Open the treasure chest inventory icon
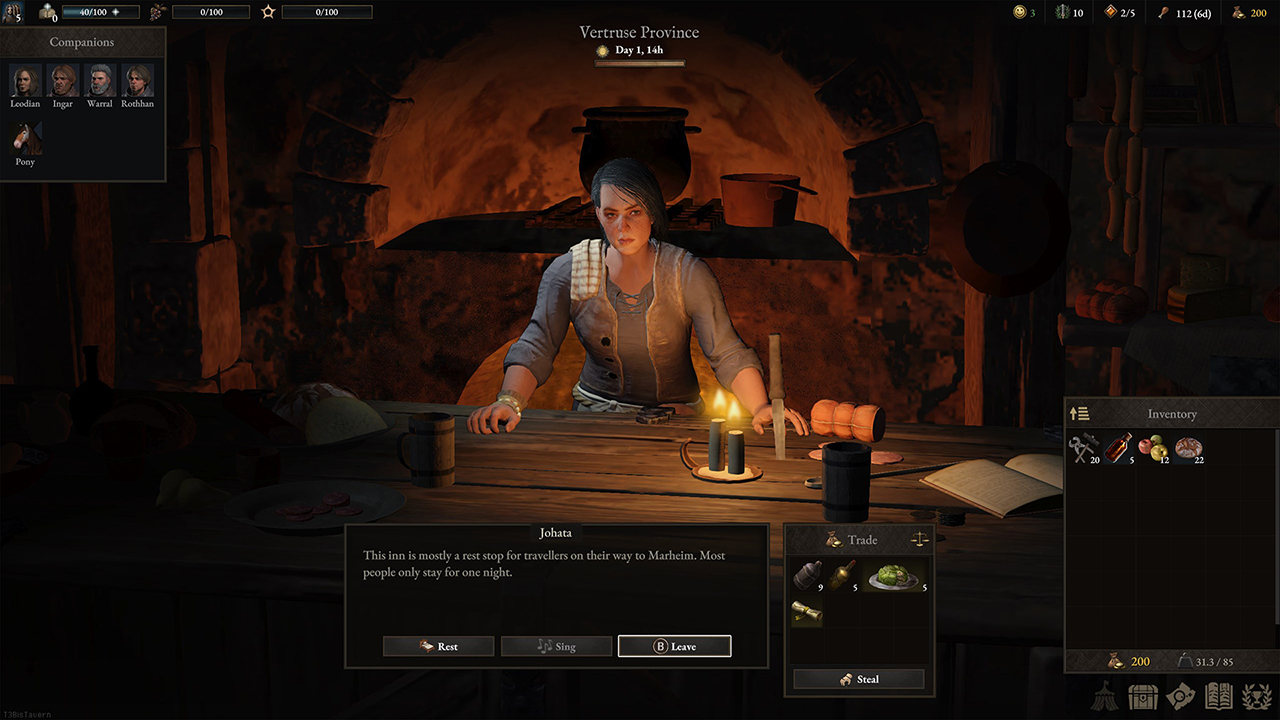1280x720 pixels. tap(1142, 696)
